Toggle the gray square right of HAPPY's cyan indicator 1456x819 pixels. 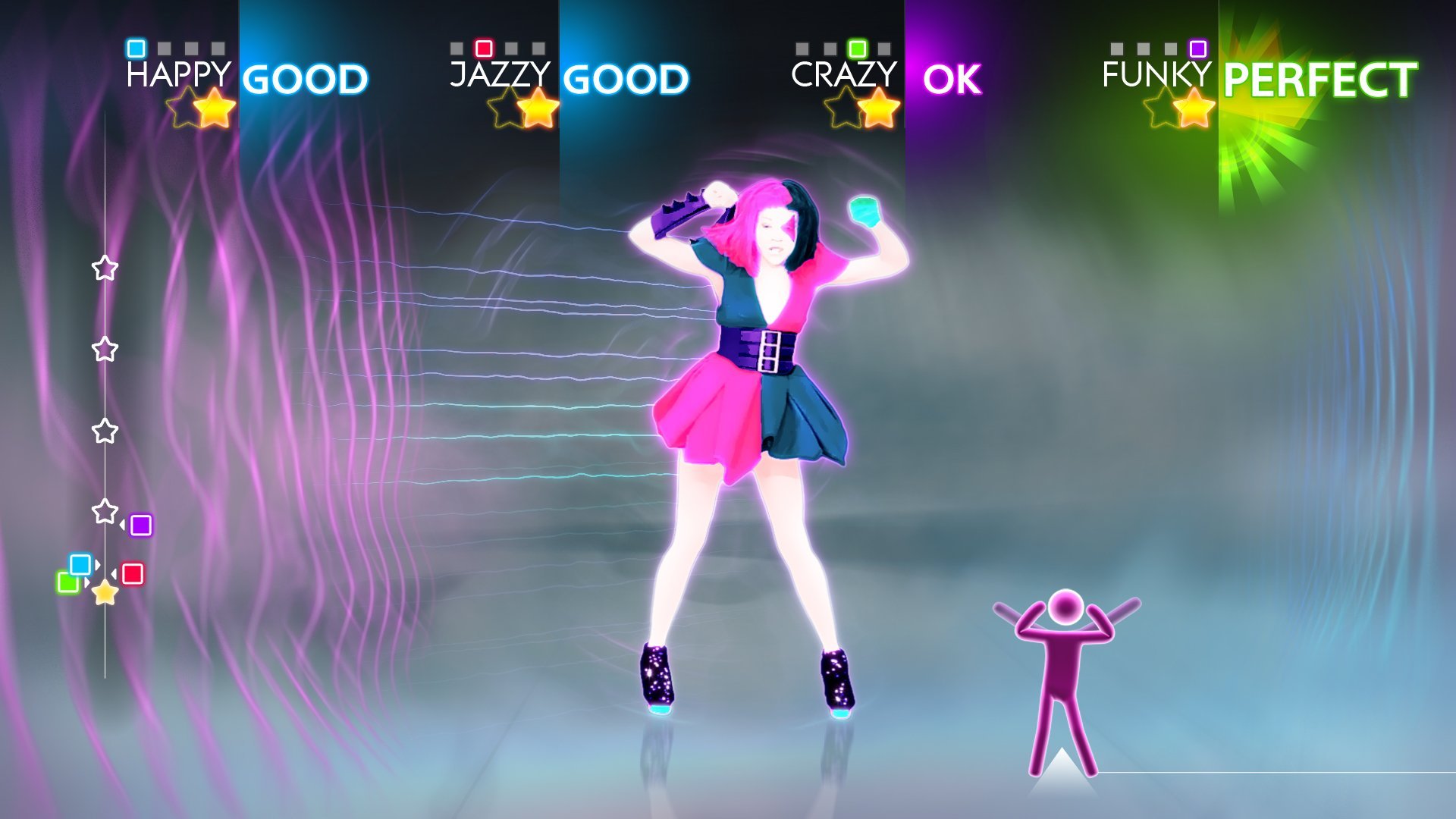pyautogui.click(x=165, y=48)
